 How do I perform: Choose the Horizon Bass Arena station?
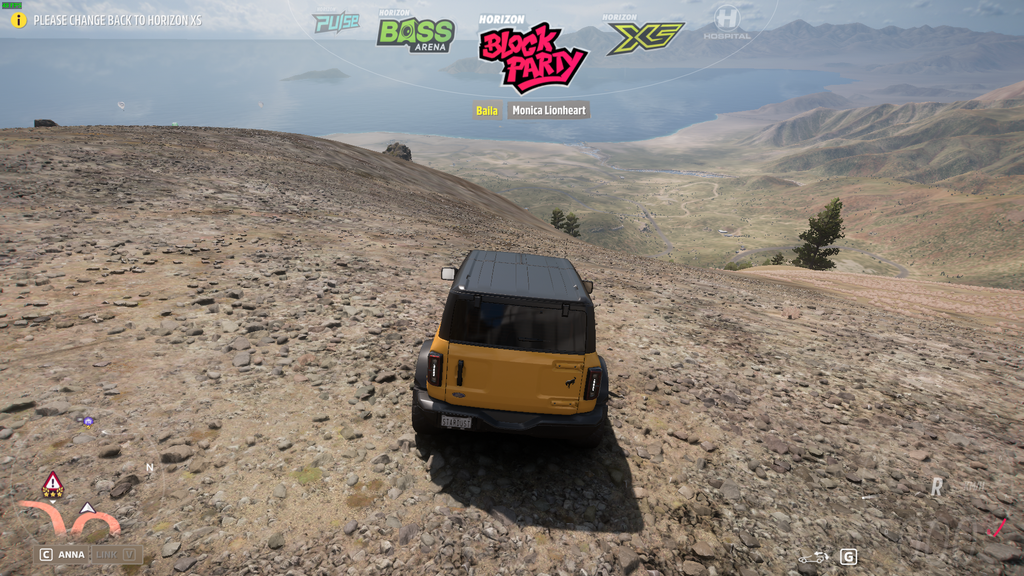415,34
